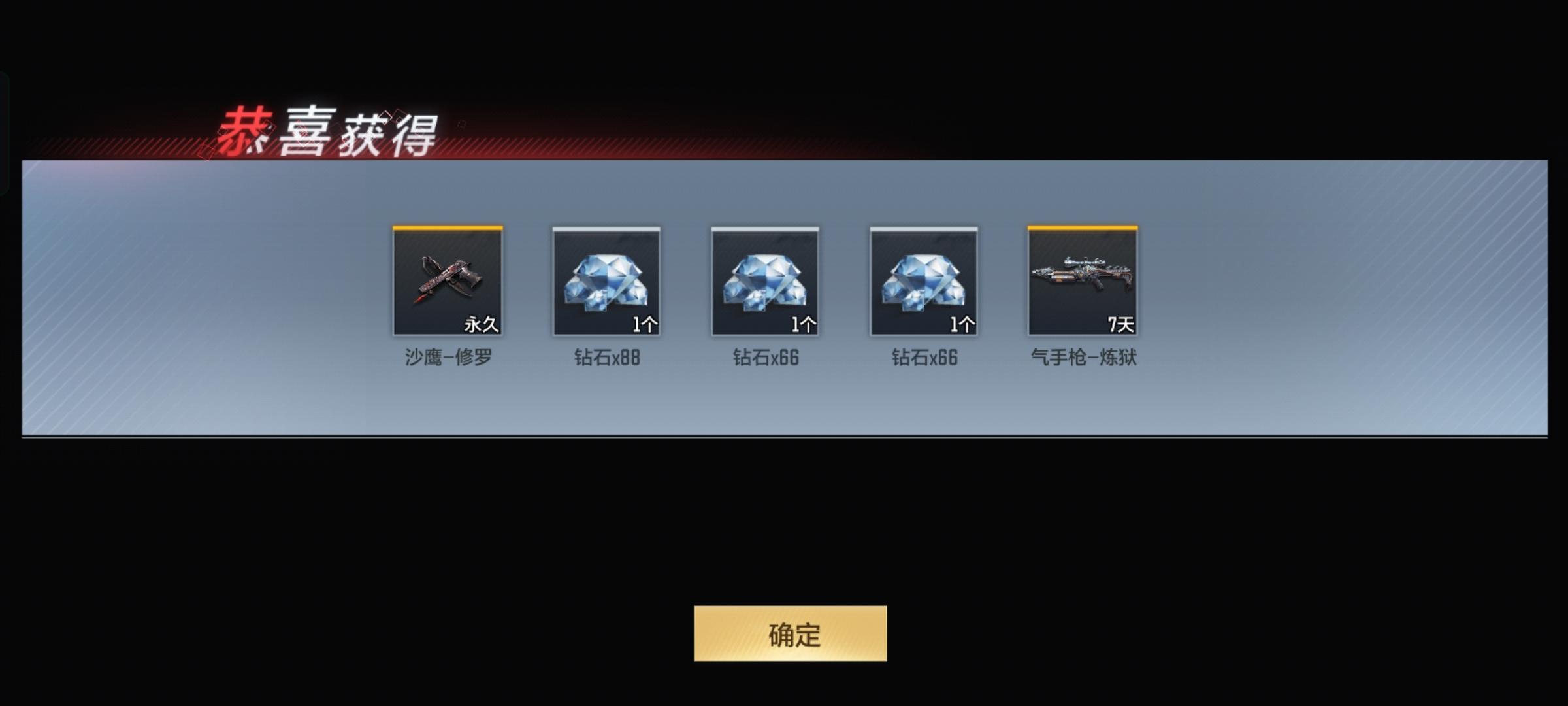Click the 1个 badge on the last diamond pack
This screenshot has width=1568, height=706.
pyautogui.click(x=963, y=325)
